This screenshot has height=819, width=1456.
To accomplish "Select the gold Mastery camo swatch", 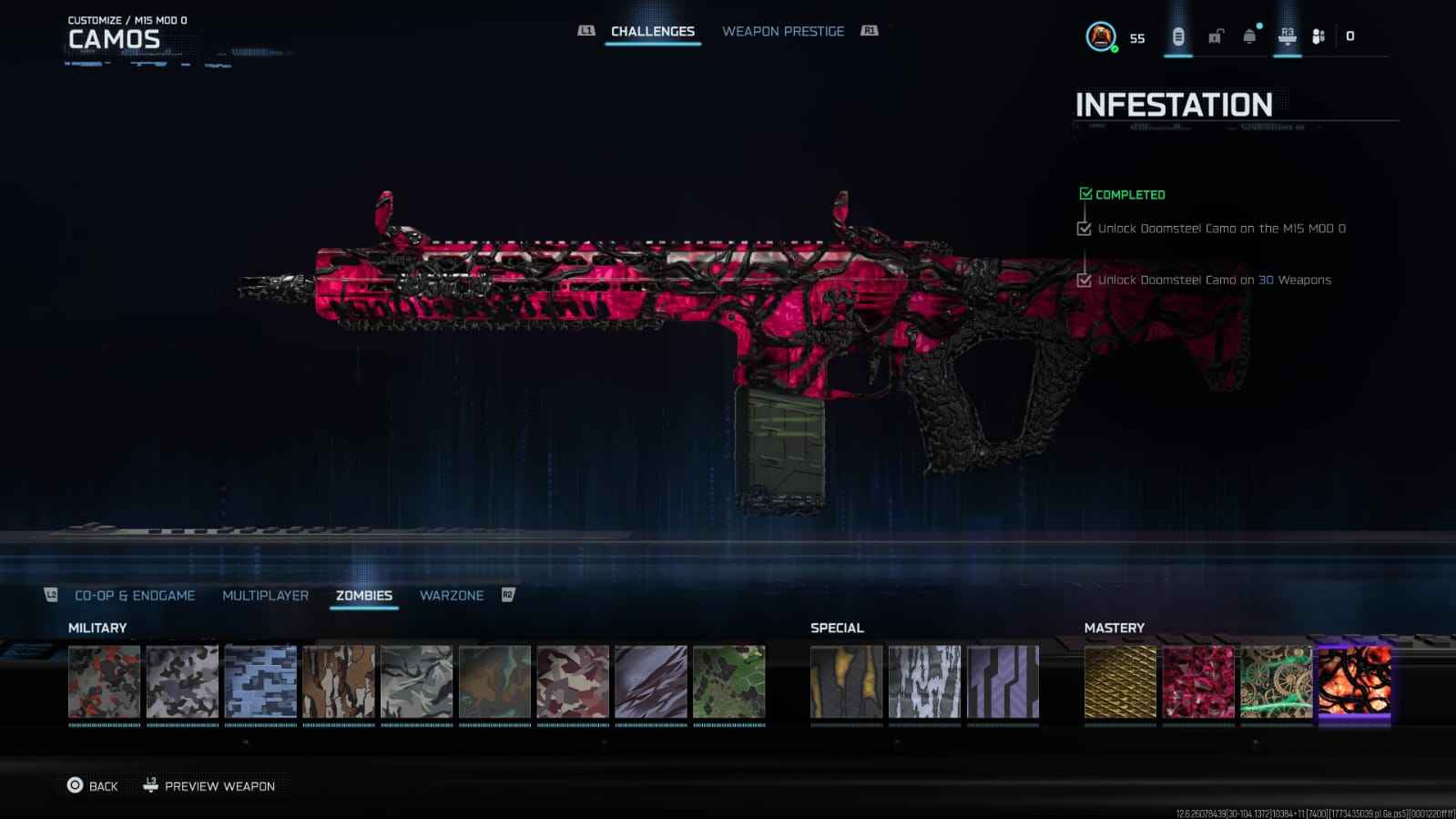I will (1119, 683).
